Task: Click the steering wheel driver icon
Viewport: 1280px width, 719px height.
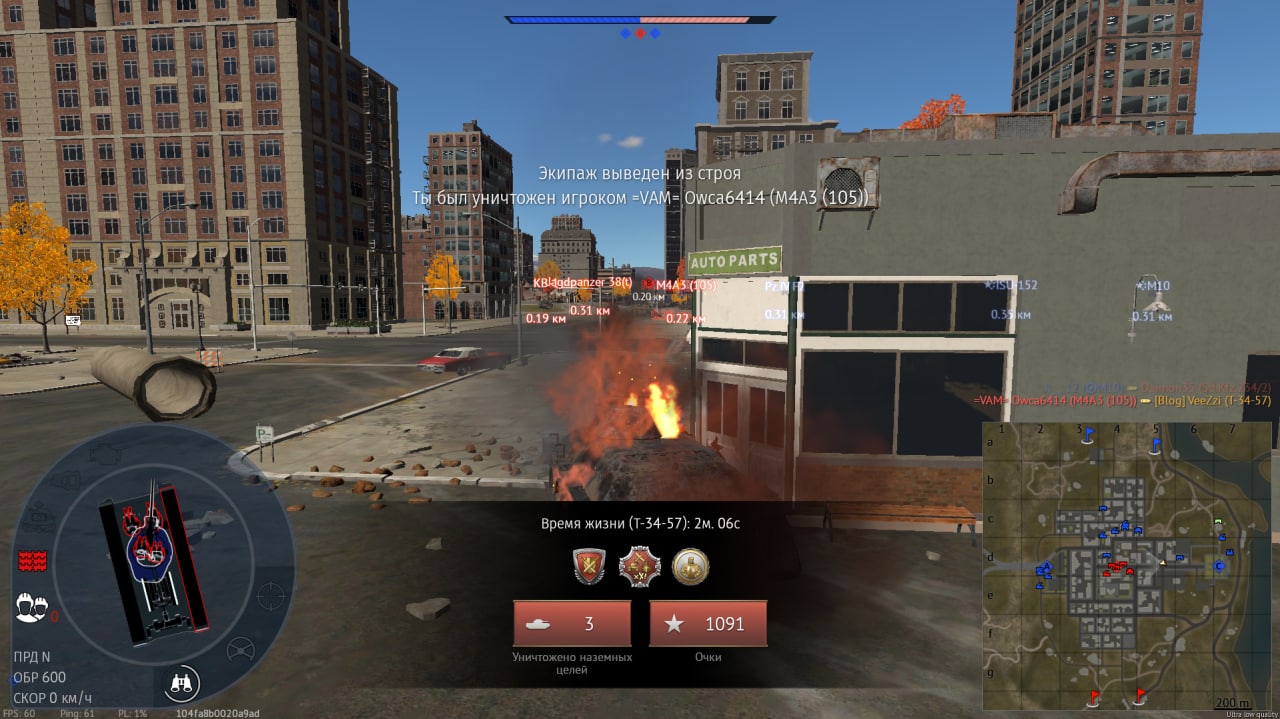Action: coord(240,651)
